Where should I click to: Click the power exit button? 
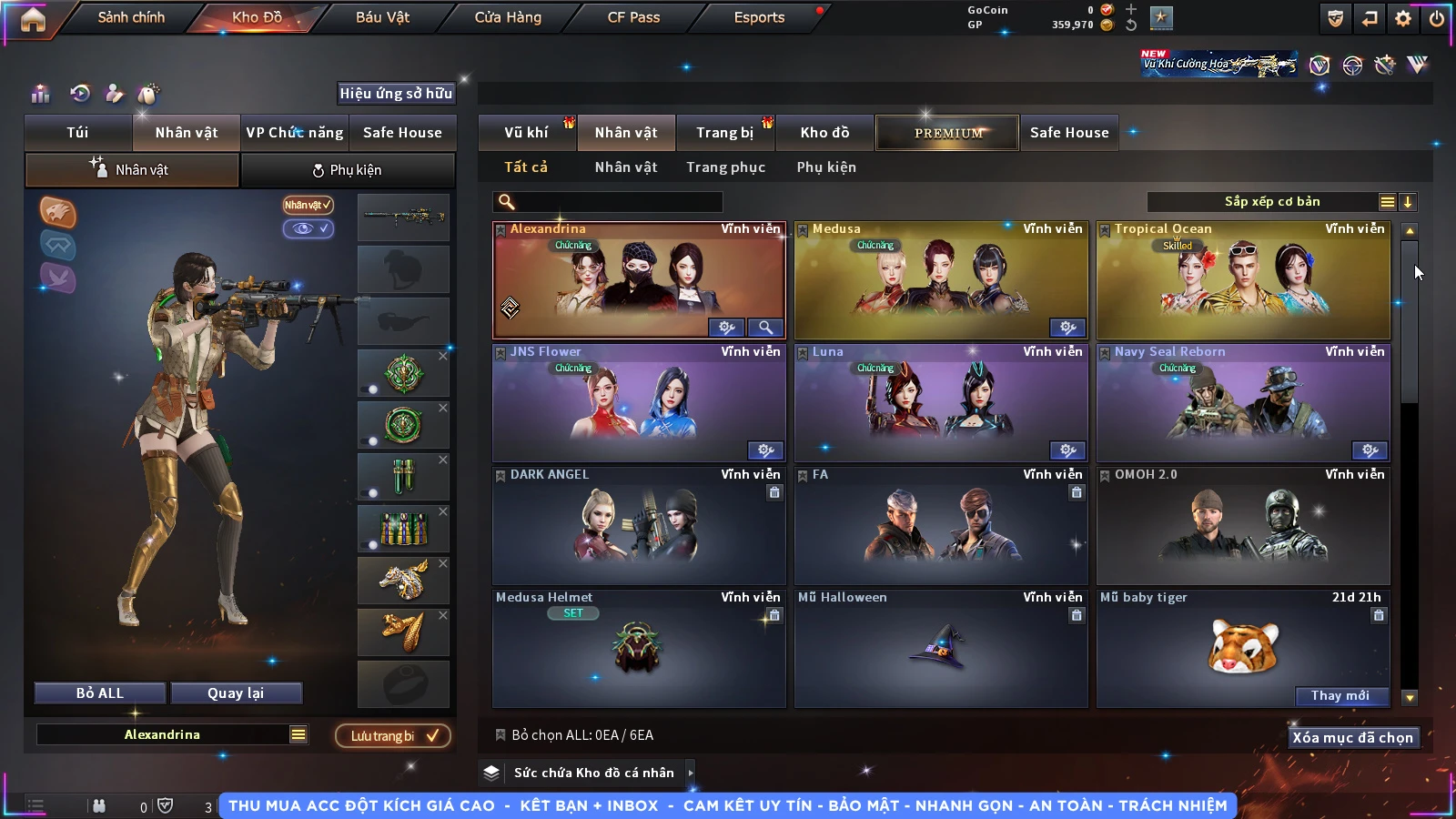click(x=1437, y=18)
